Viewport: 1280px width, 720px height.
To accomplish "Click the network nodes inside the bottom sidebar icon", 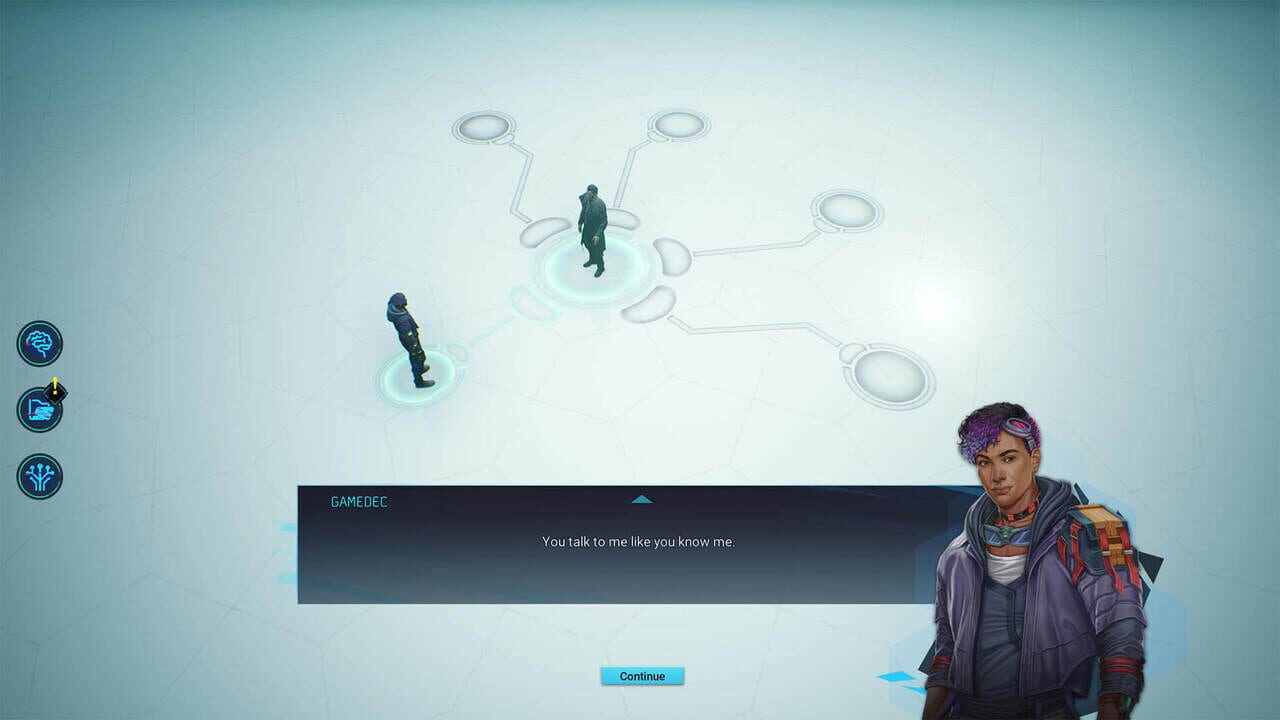I will coord(38,477).
